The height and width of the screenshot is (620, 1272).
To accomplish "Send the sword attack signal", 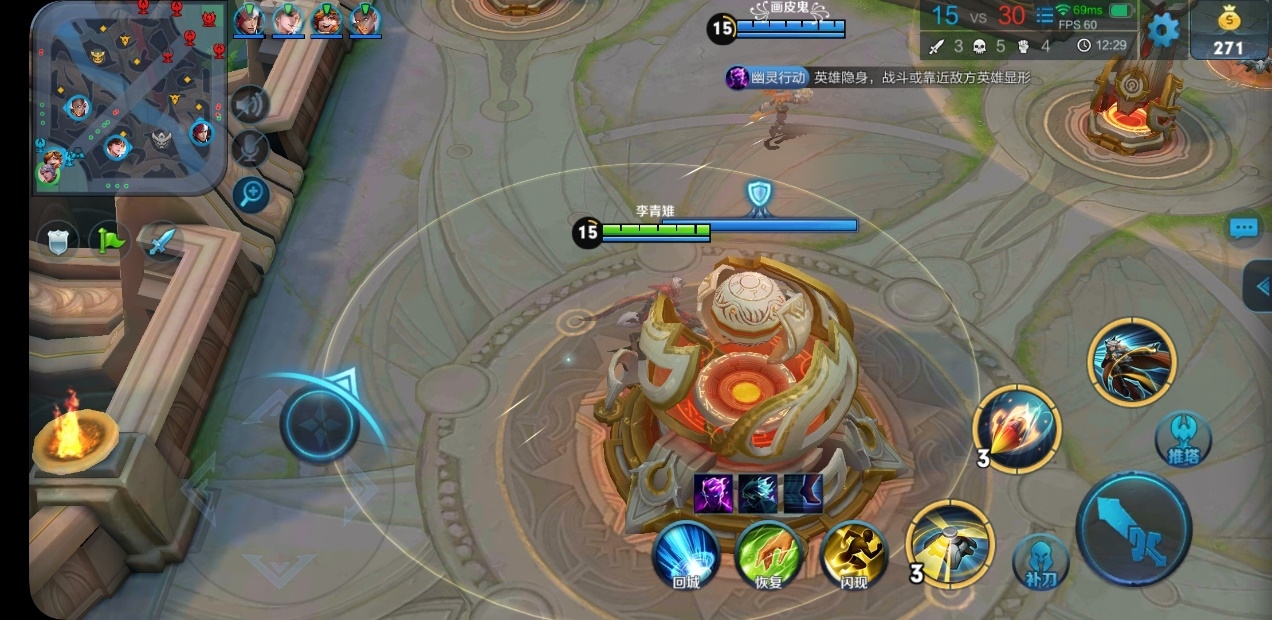I will tap(160, 240).
